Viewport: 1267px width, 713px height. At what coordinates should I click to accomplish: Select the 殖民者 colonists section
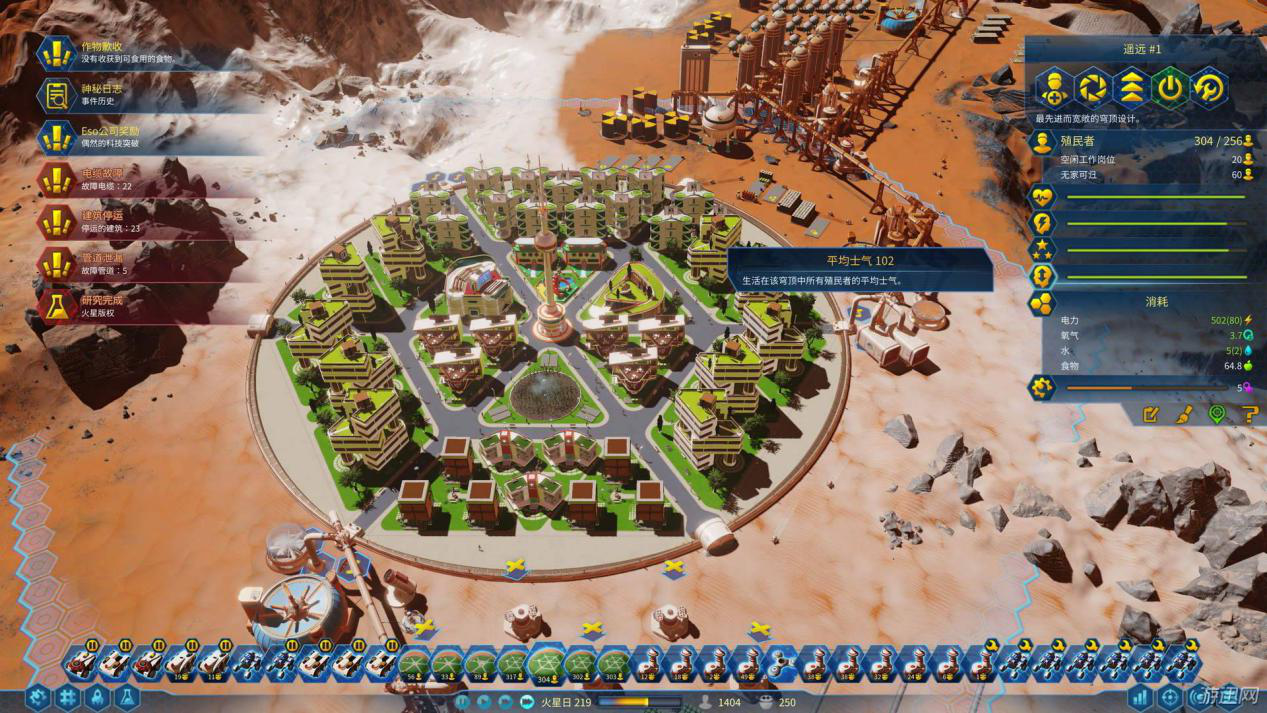1140,141
